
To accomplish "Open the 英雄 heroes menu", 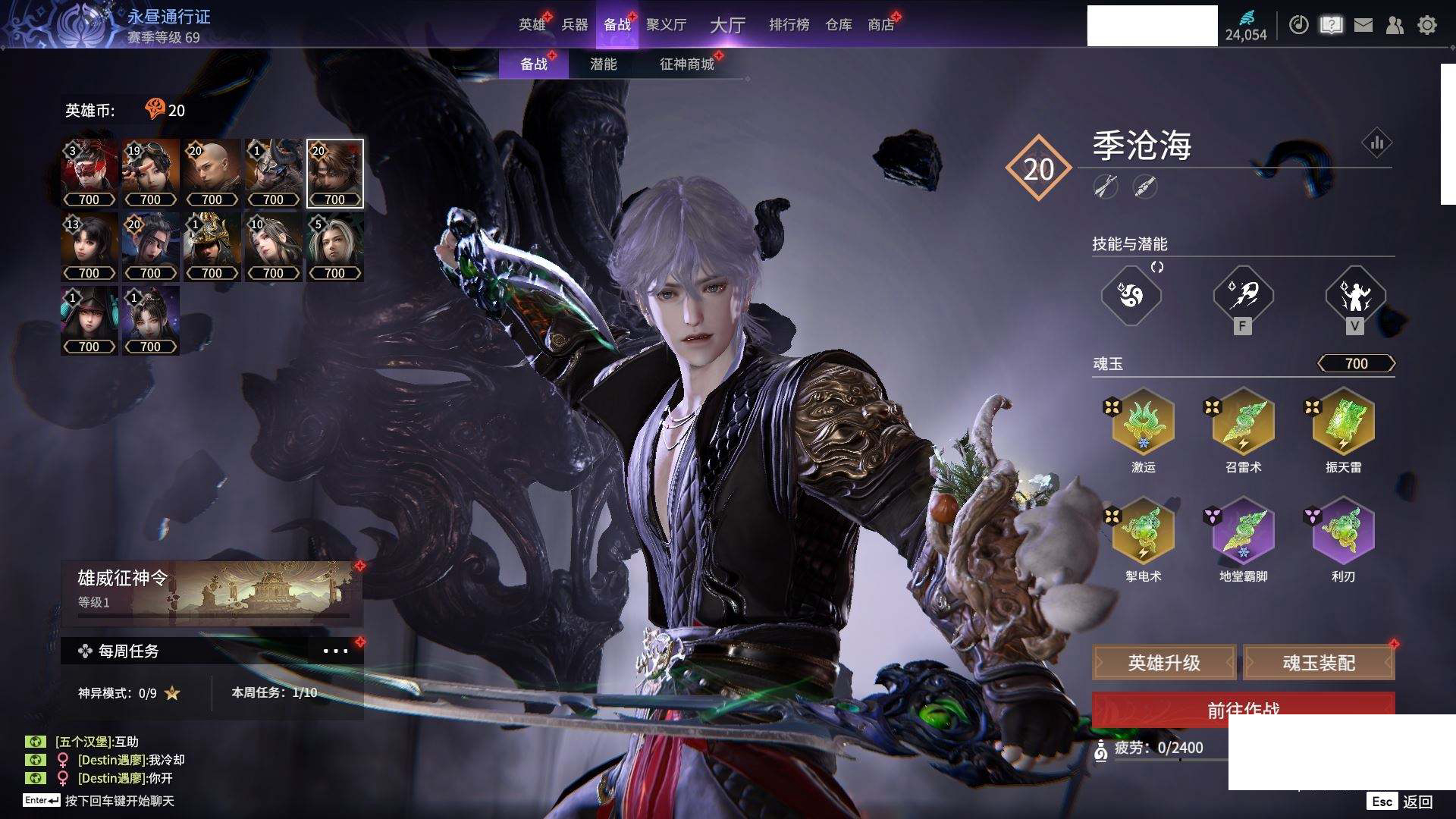I will (532, 25).
